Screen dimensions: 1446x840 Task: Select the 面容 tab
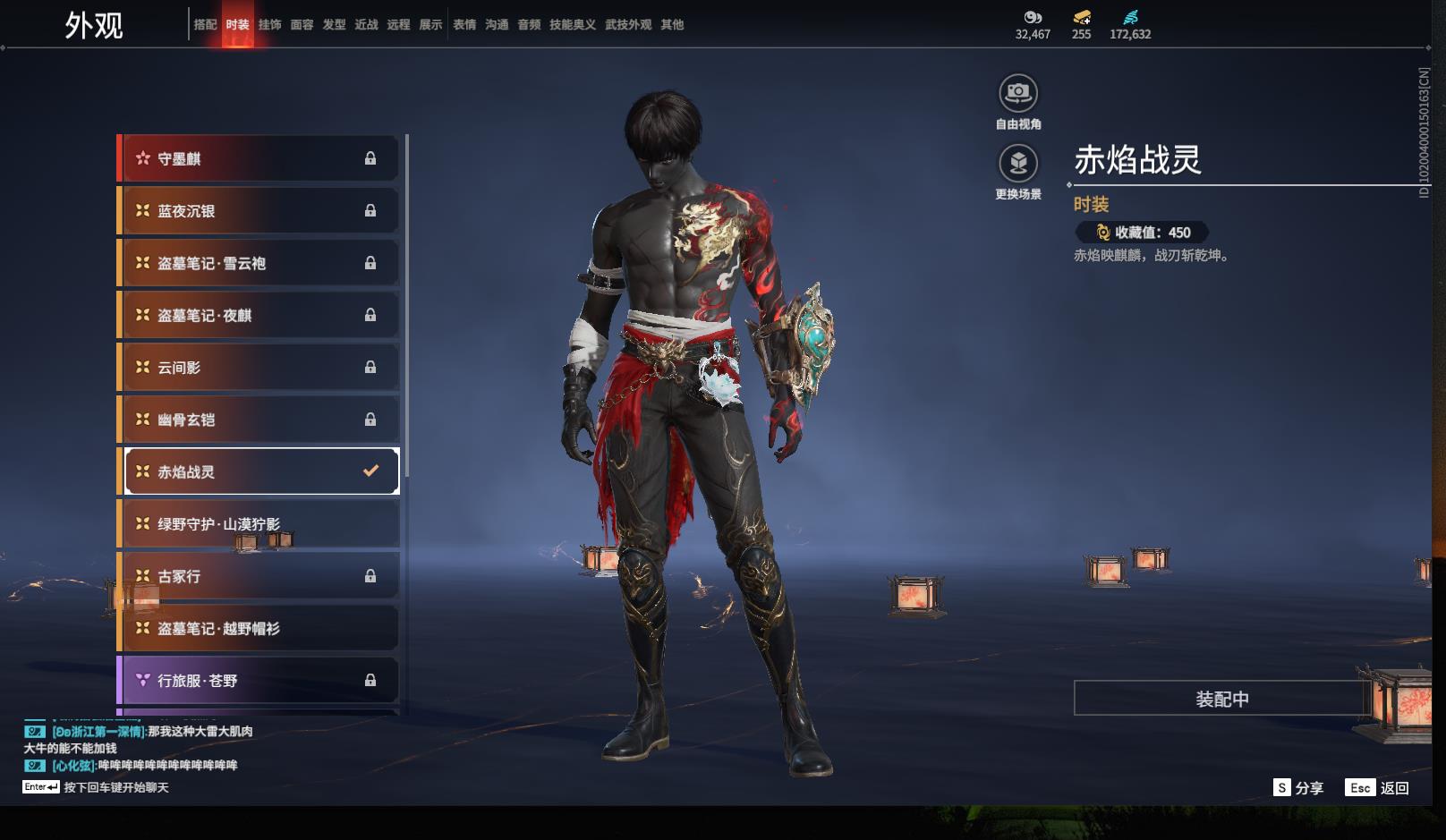tap(302, 25)
